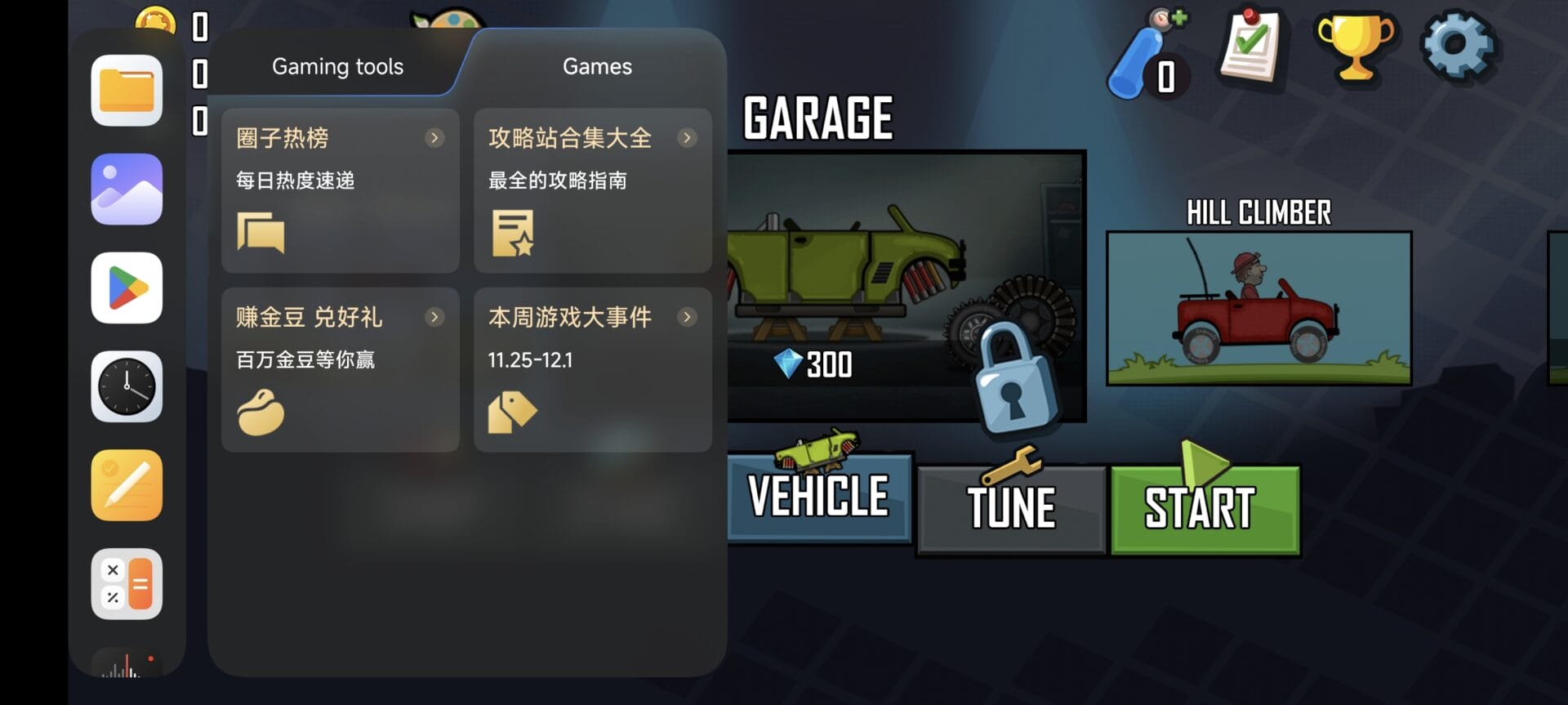Open the 圈子热榜 card
Viewport: 1568px width, 705px height.
(x=340, y=190)
